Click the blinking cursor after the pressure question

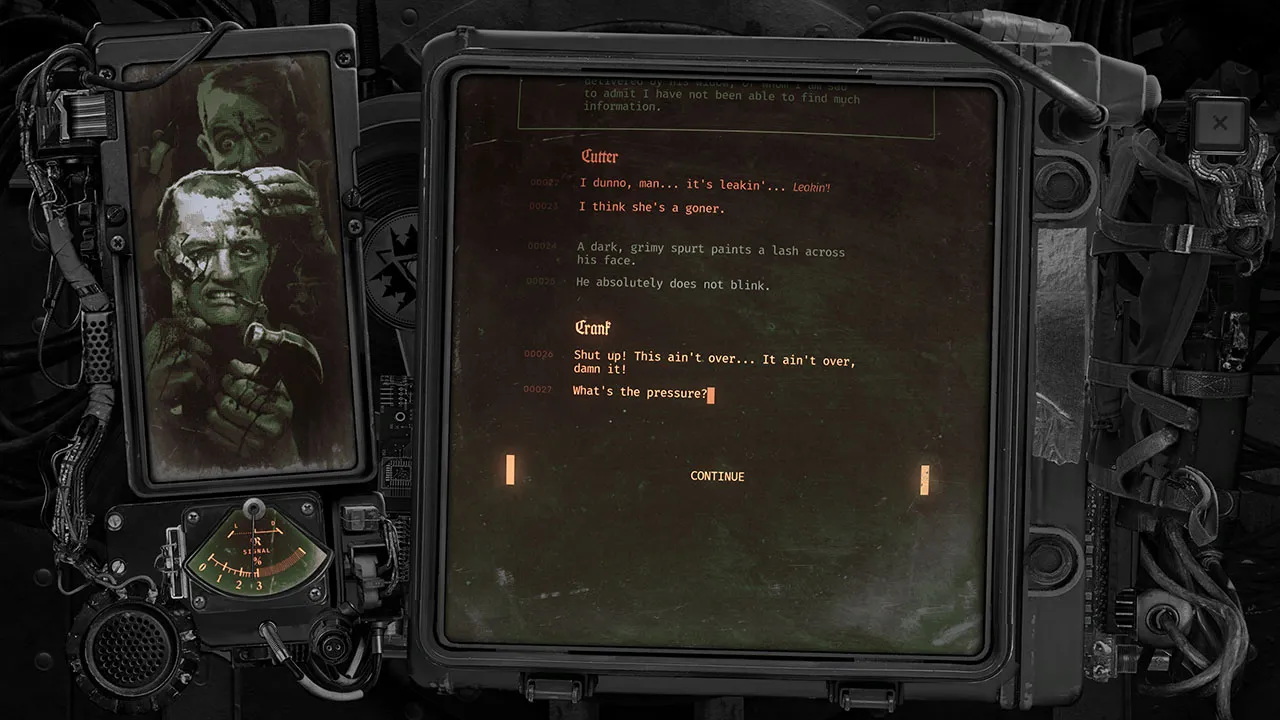pos(710,394)
